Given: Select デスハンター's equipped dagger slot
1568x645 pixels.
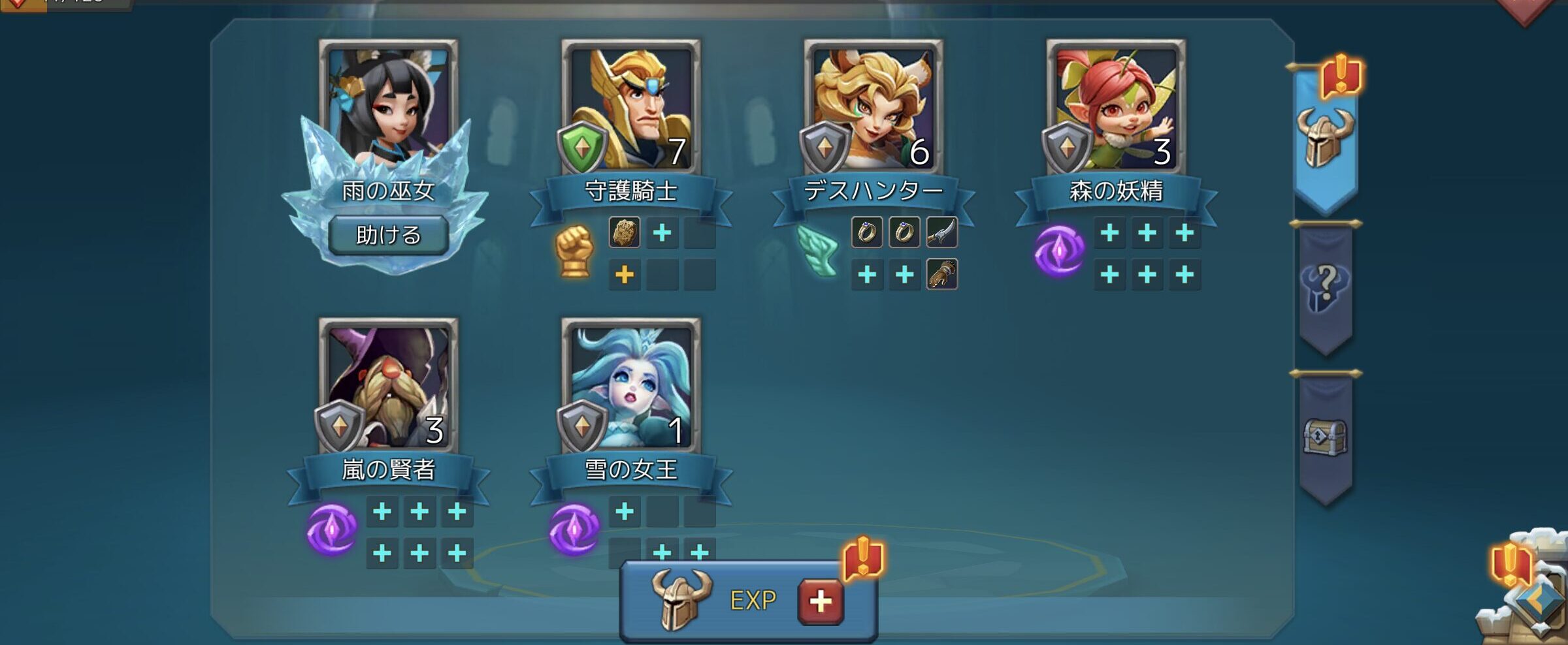Looking at the screenshot, I should click(x=941, y=232).
